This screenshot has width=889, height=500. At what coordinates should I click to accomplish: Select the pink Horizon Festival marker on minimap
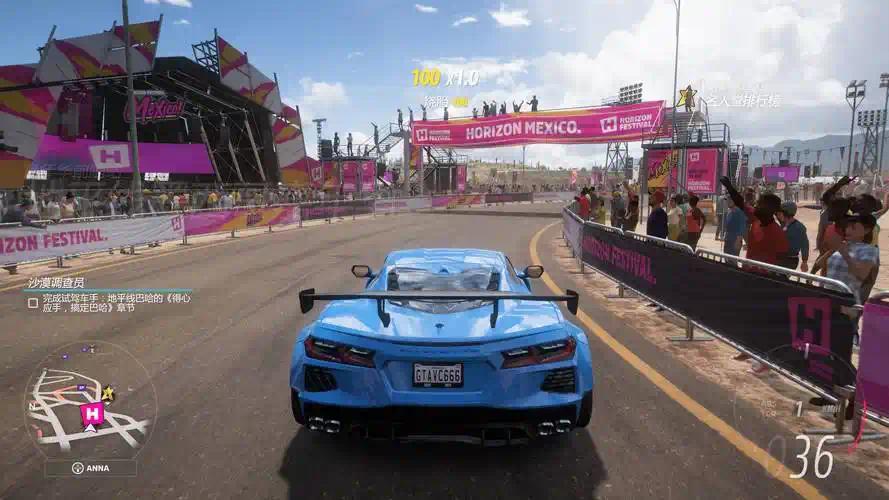point(92,414)
